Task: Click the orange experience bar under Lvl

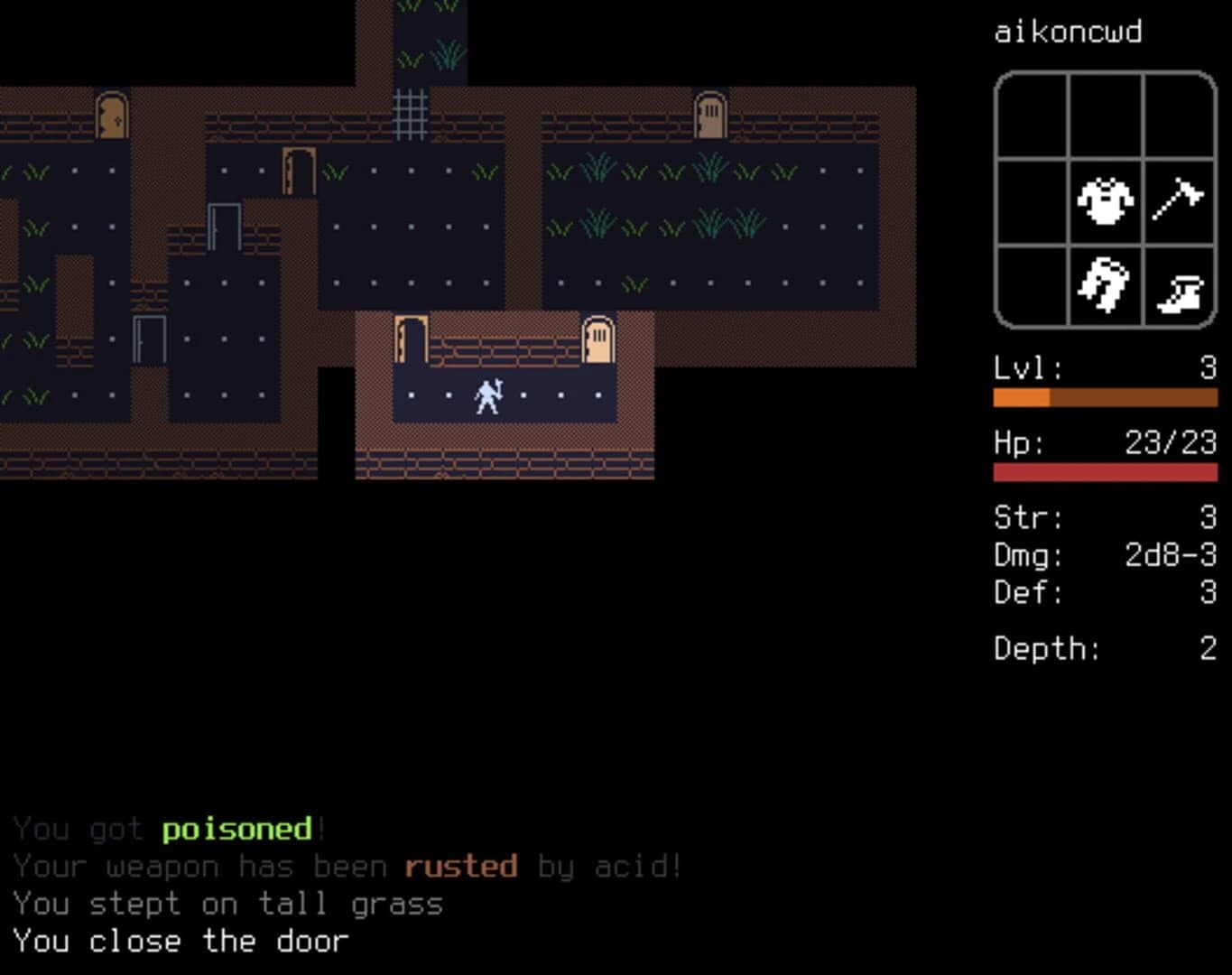Action: point(1106,397)
